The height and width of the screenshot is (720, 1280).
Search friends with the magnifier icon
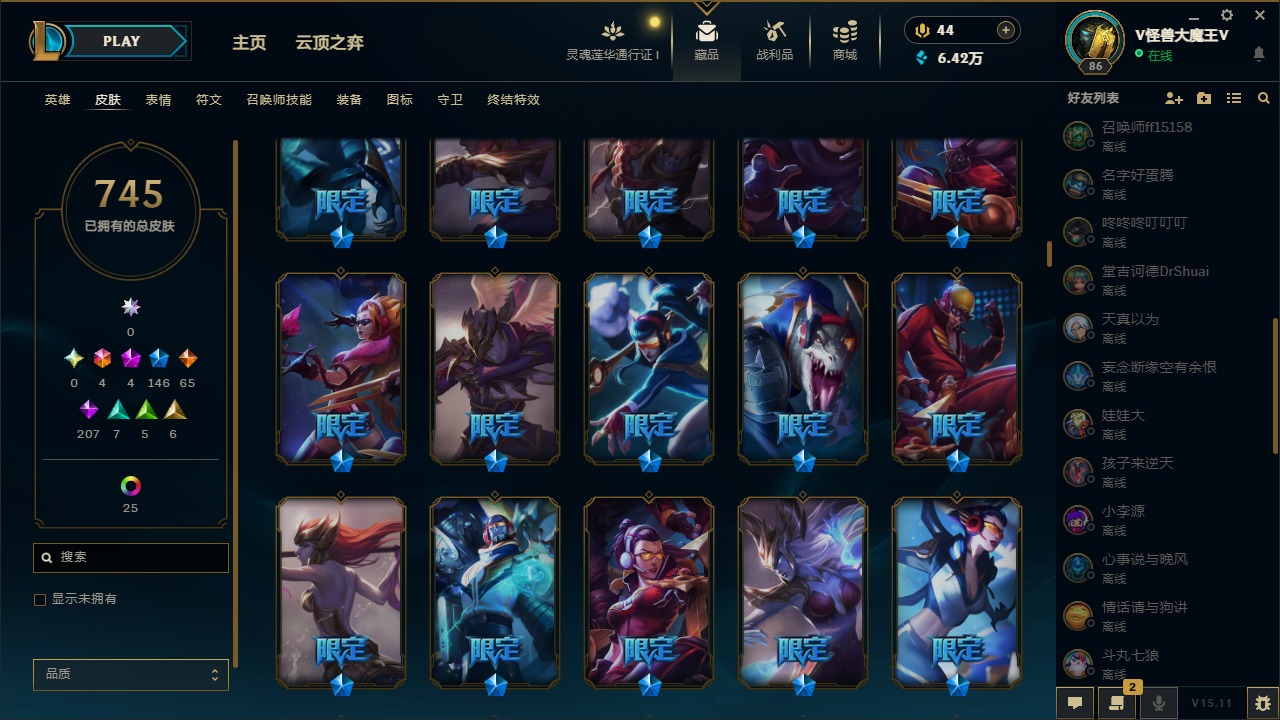pos(1263,98)
